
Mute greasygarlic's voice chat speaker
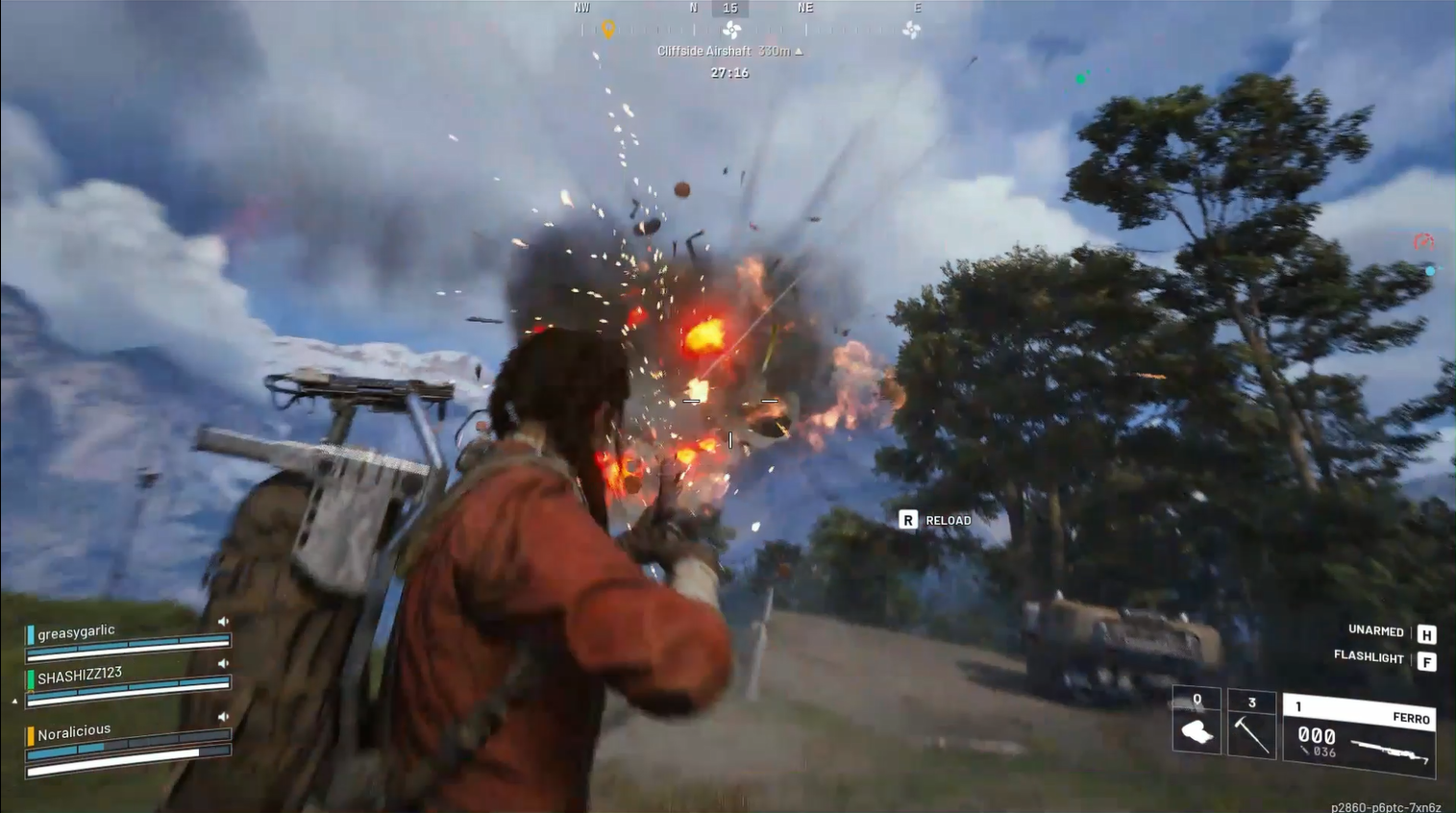225,621
